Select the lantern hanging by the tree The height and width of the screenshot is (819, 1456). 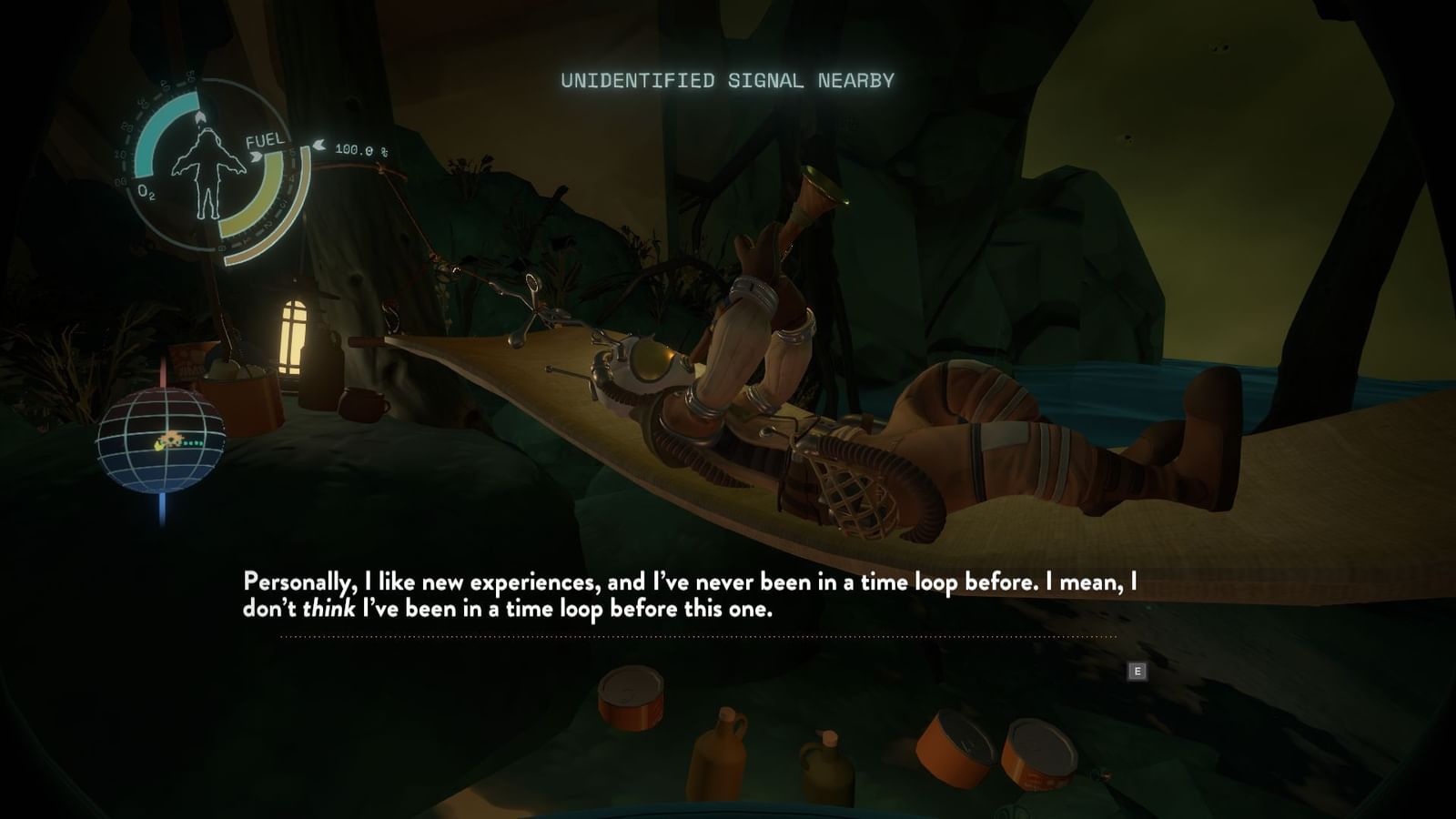click(294, 337)
